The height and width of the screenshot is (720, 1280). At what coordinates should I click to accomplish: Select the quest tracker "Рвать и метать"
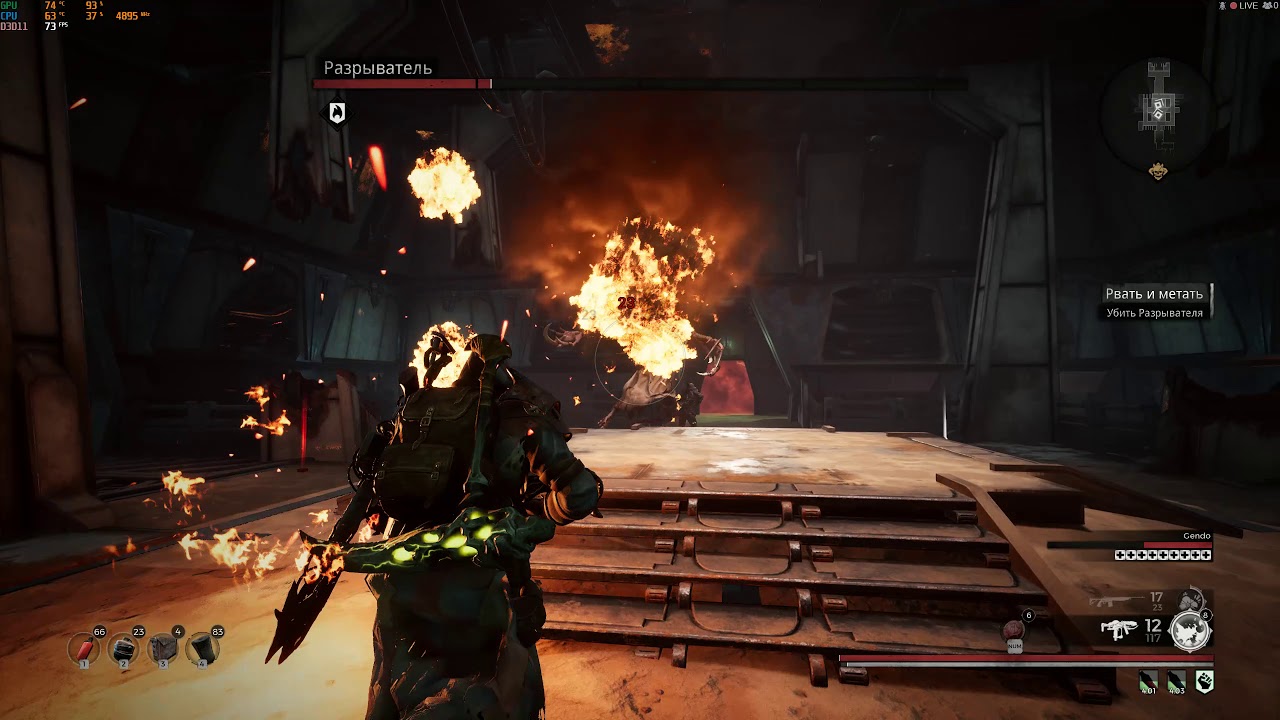coord(1154,294)
